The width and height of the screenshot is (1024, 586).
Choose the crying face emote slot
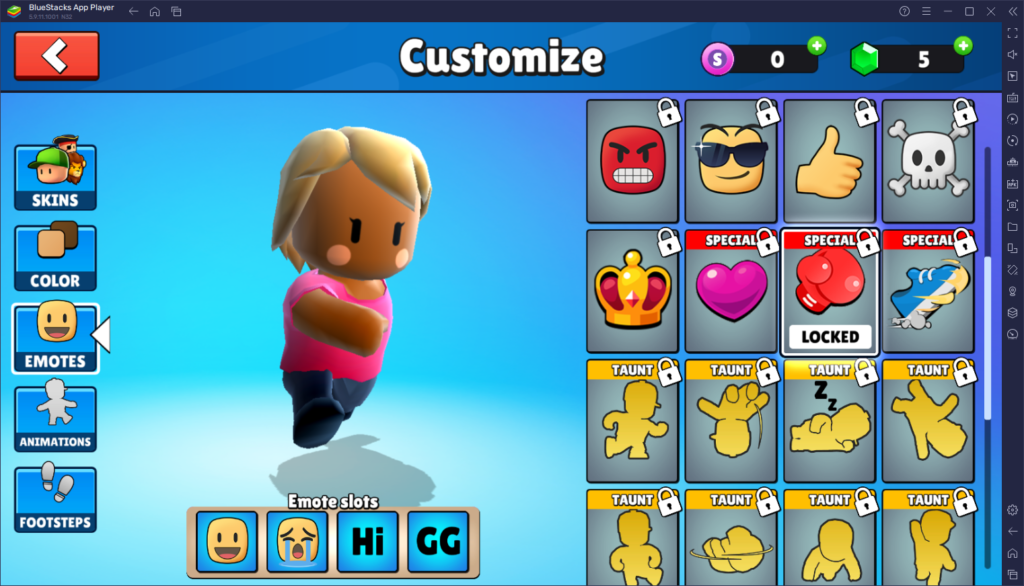click(297, 541)
